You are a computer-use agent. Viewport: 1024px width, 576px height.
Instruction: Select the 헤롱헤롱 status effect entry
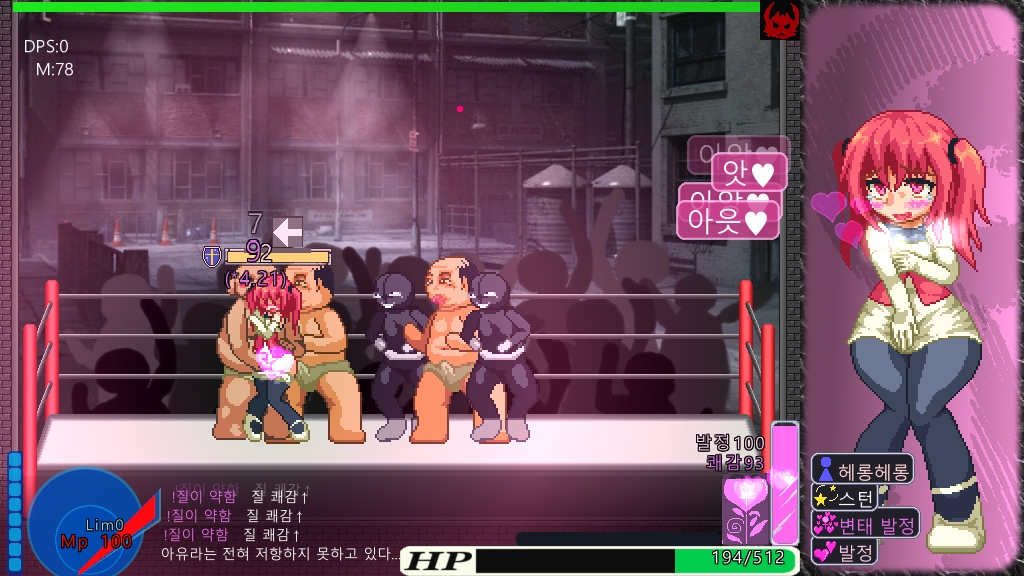point(861,469)
